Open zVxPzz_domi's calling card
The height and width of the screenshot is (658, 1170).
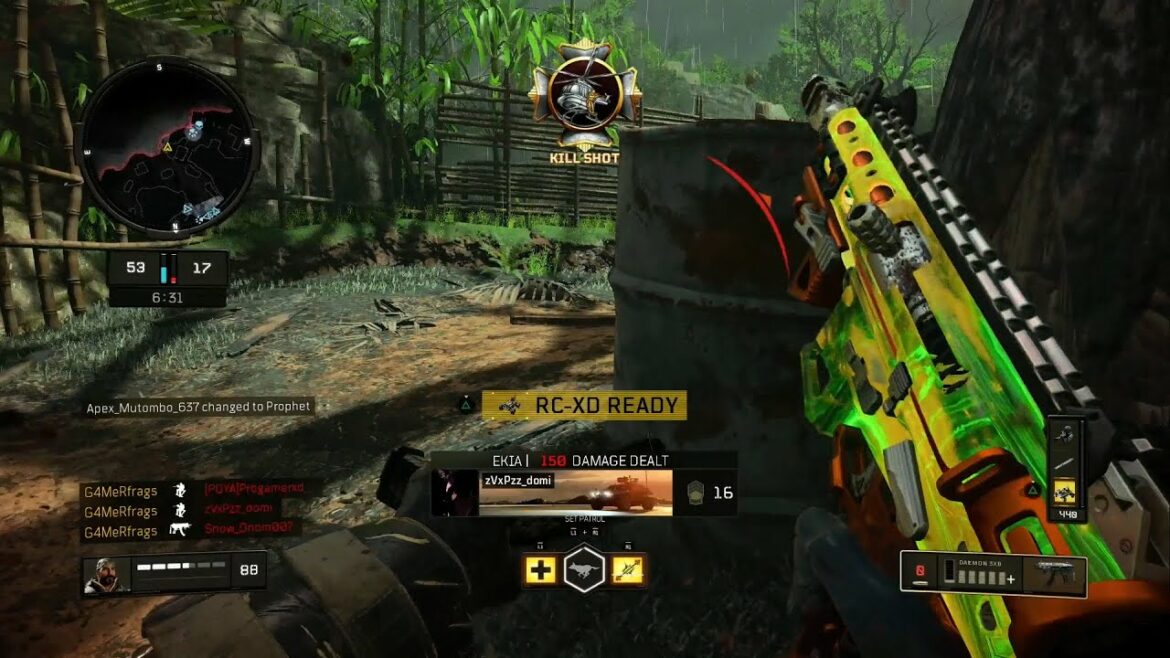tap(576, 493)
